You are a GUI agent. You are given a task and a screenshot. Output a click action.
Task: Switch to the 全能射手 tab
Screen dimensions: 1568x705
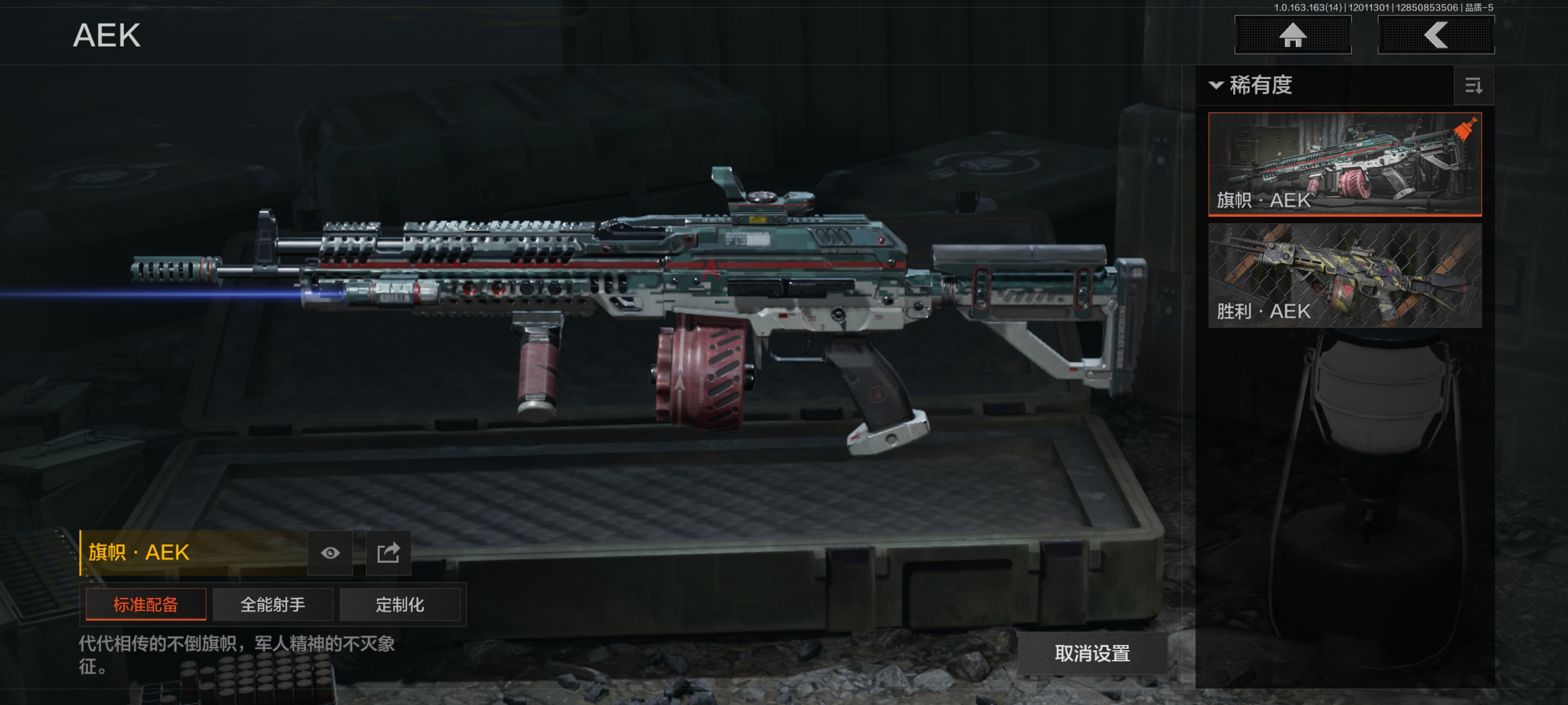(272, 604)
